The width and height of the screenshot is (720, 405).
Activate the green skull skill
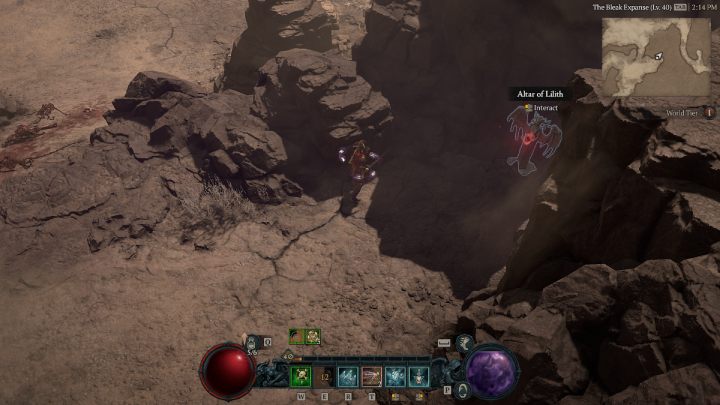[x=301, y=377]
